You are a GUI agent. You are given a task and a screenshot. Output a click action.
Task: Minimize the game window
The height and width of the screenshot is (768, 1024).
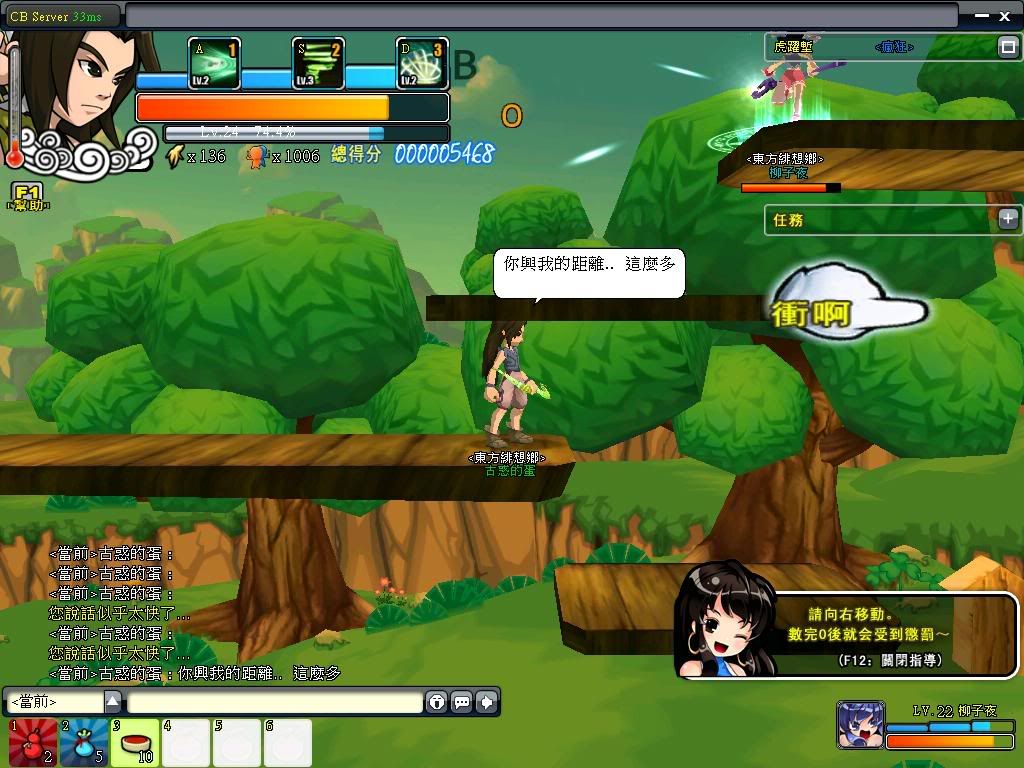[979, 15]
